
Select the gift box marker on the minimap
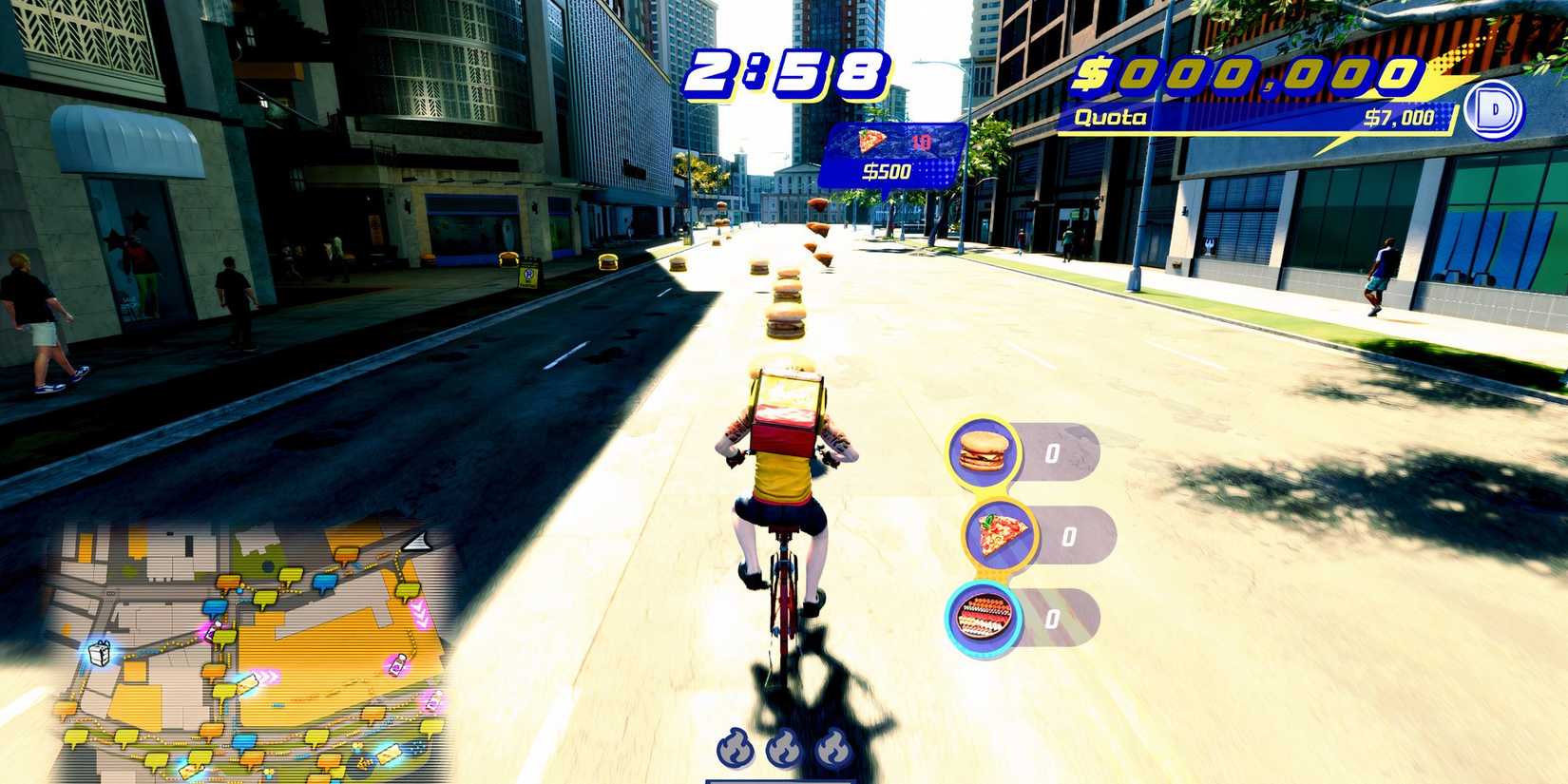pyautogui.click(x=98, y=653)
